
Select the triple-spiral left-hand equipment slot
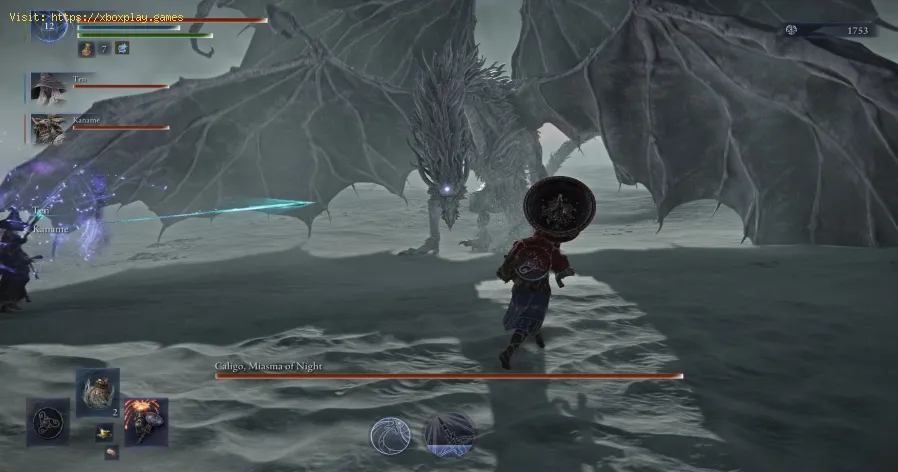[48, 420]
